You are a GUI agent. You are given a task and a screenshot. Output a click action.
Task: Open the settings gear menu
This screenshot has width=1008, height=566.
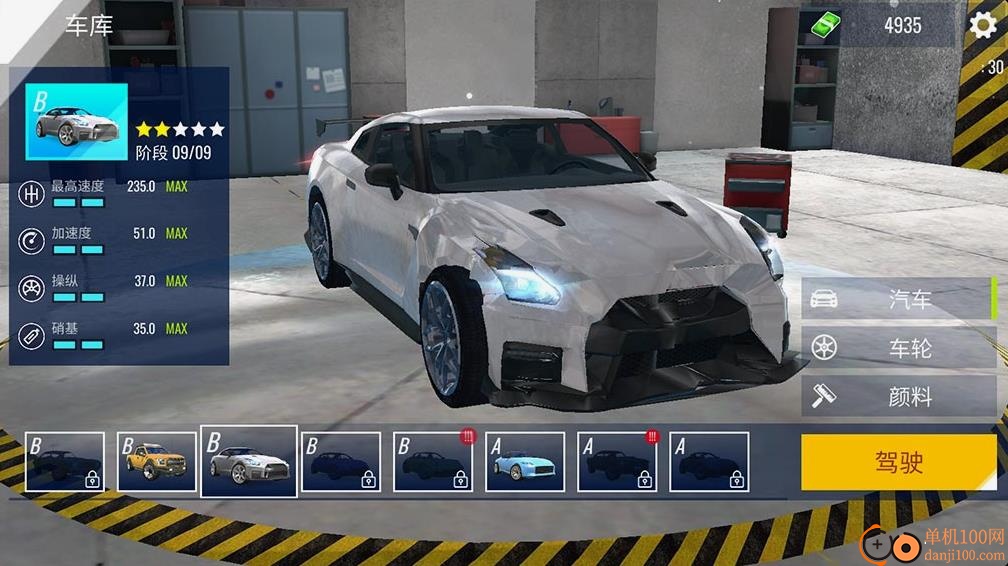(983, 26)
